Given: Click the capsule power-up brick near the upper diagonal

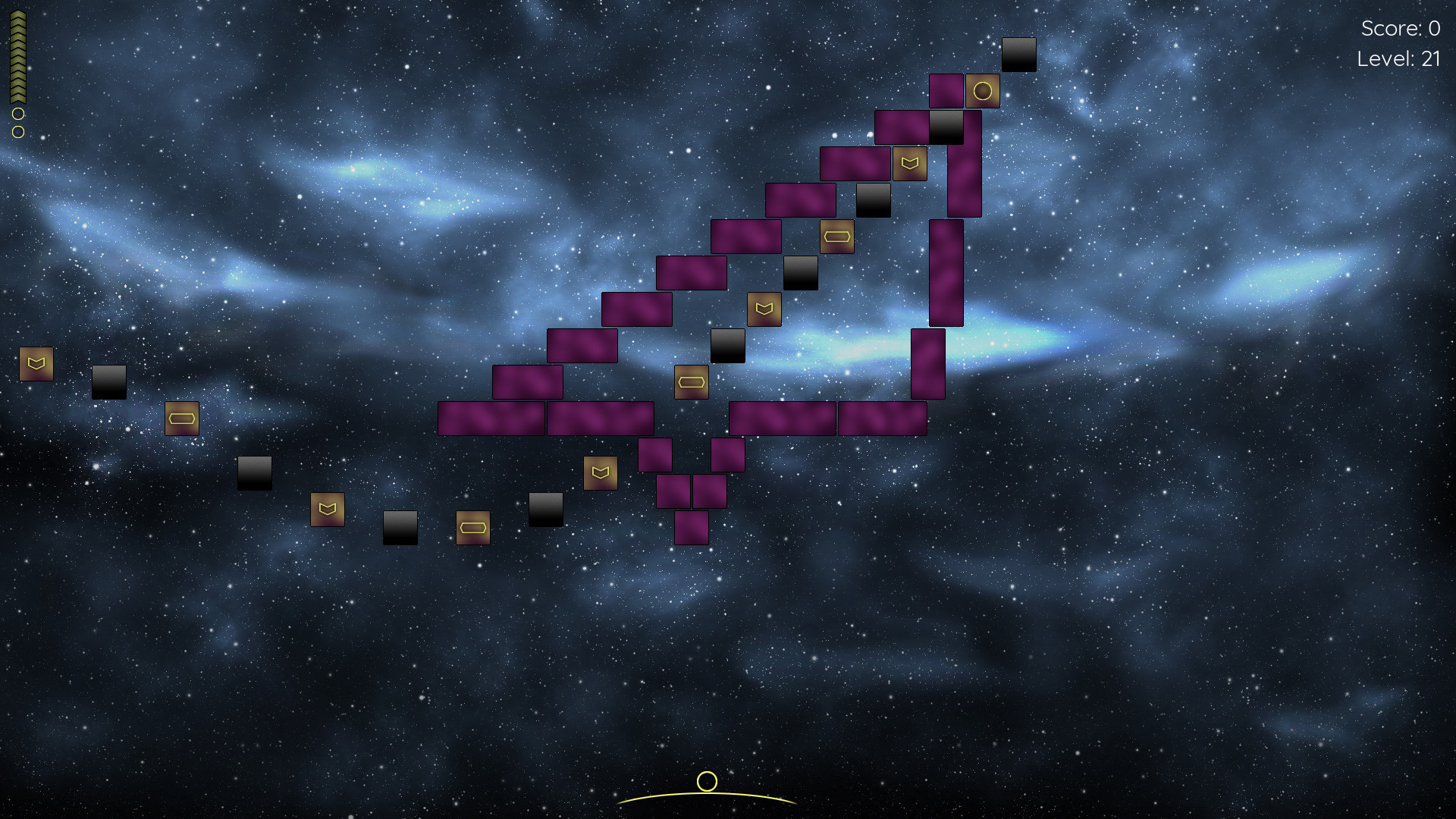Looking at the screenshot, I should [x=839, y=236].
